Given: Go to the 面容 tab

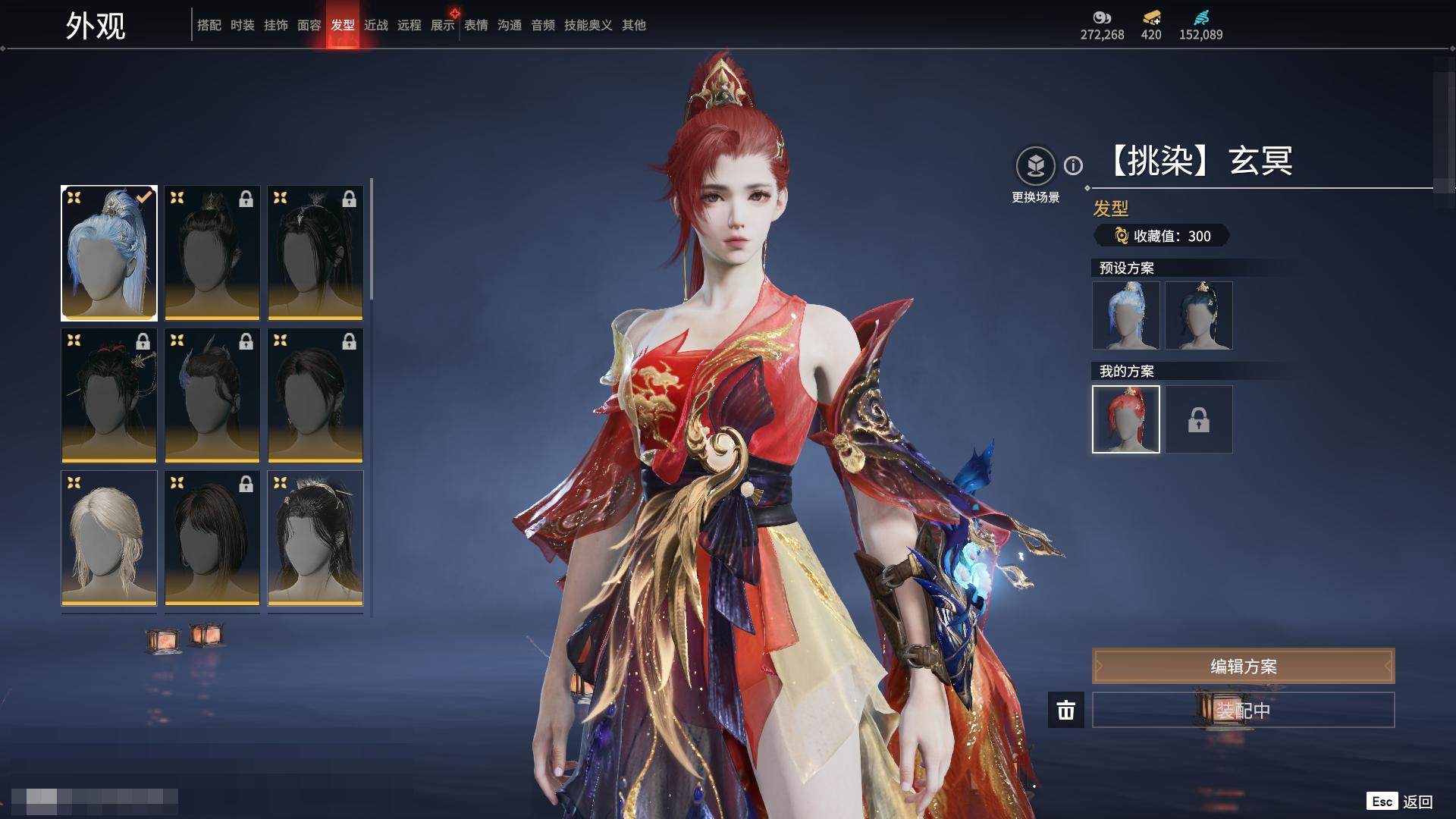Looking at the screenshot, I should (309, 25).
